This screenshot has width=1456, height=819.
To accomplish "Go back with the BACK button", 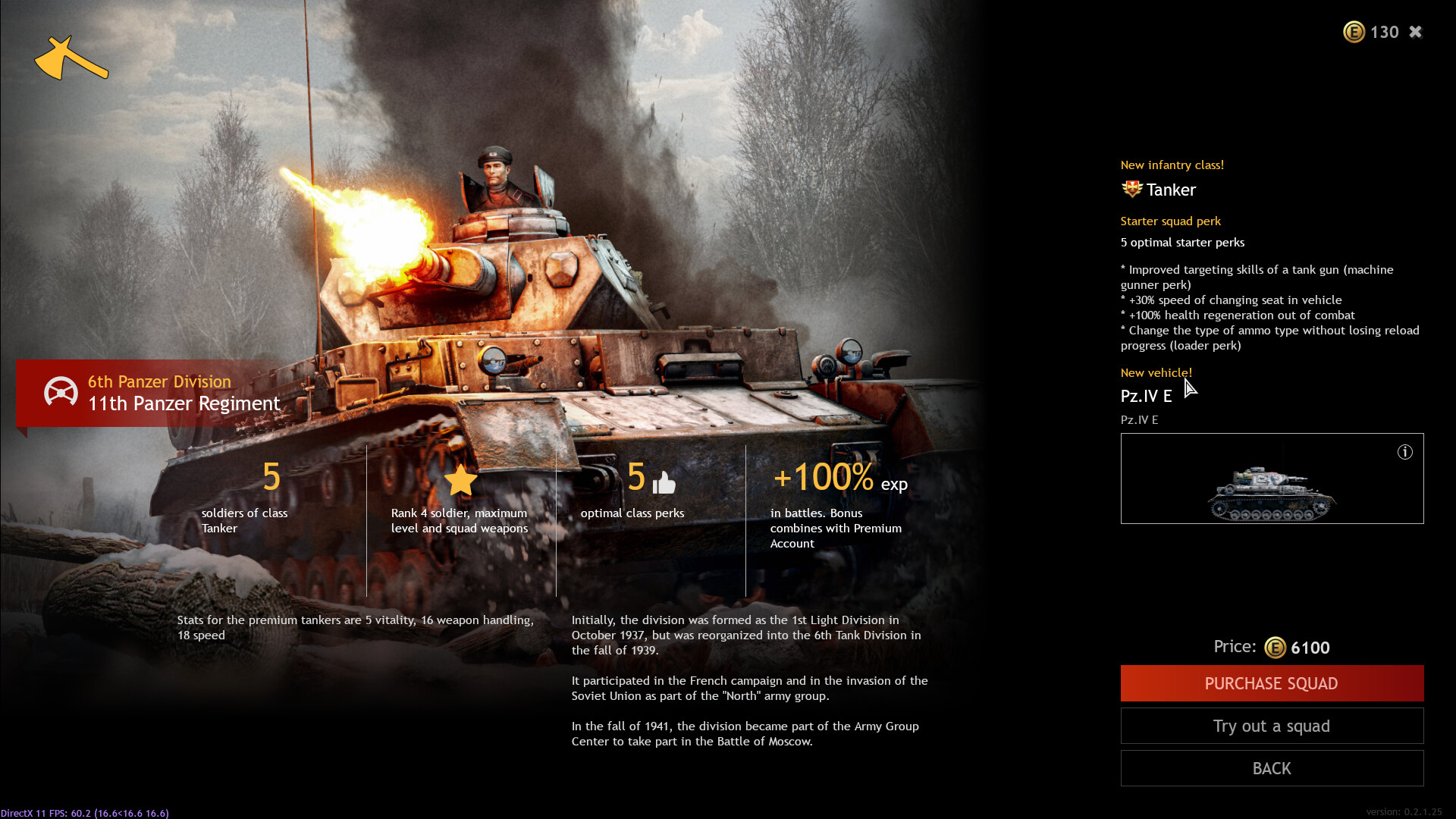I will coord(1272,768).
